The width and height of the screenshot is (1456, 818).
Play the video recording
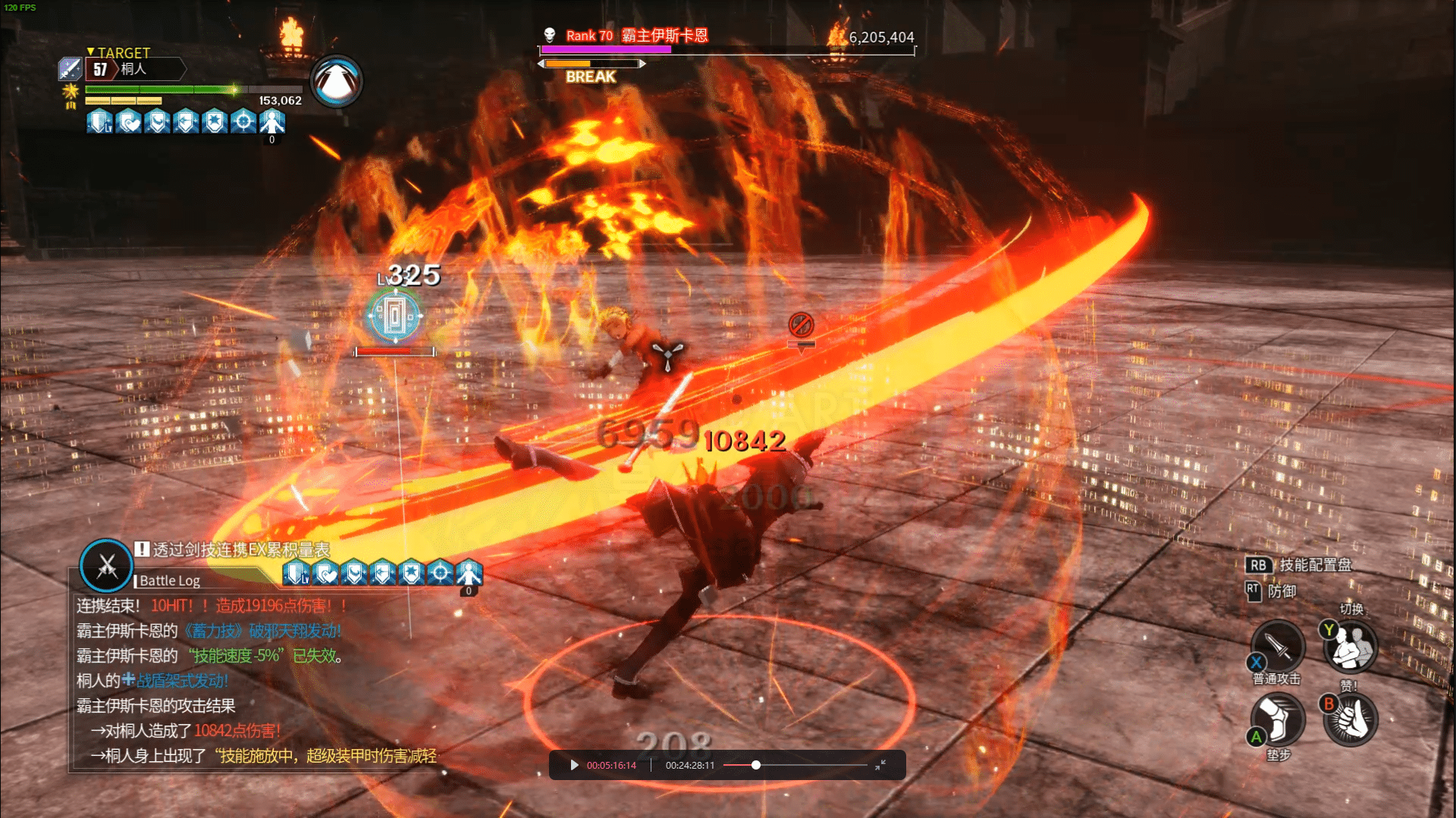(x=574, y=765)
